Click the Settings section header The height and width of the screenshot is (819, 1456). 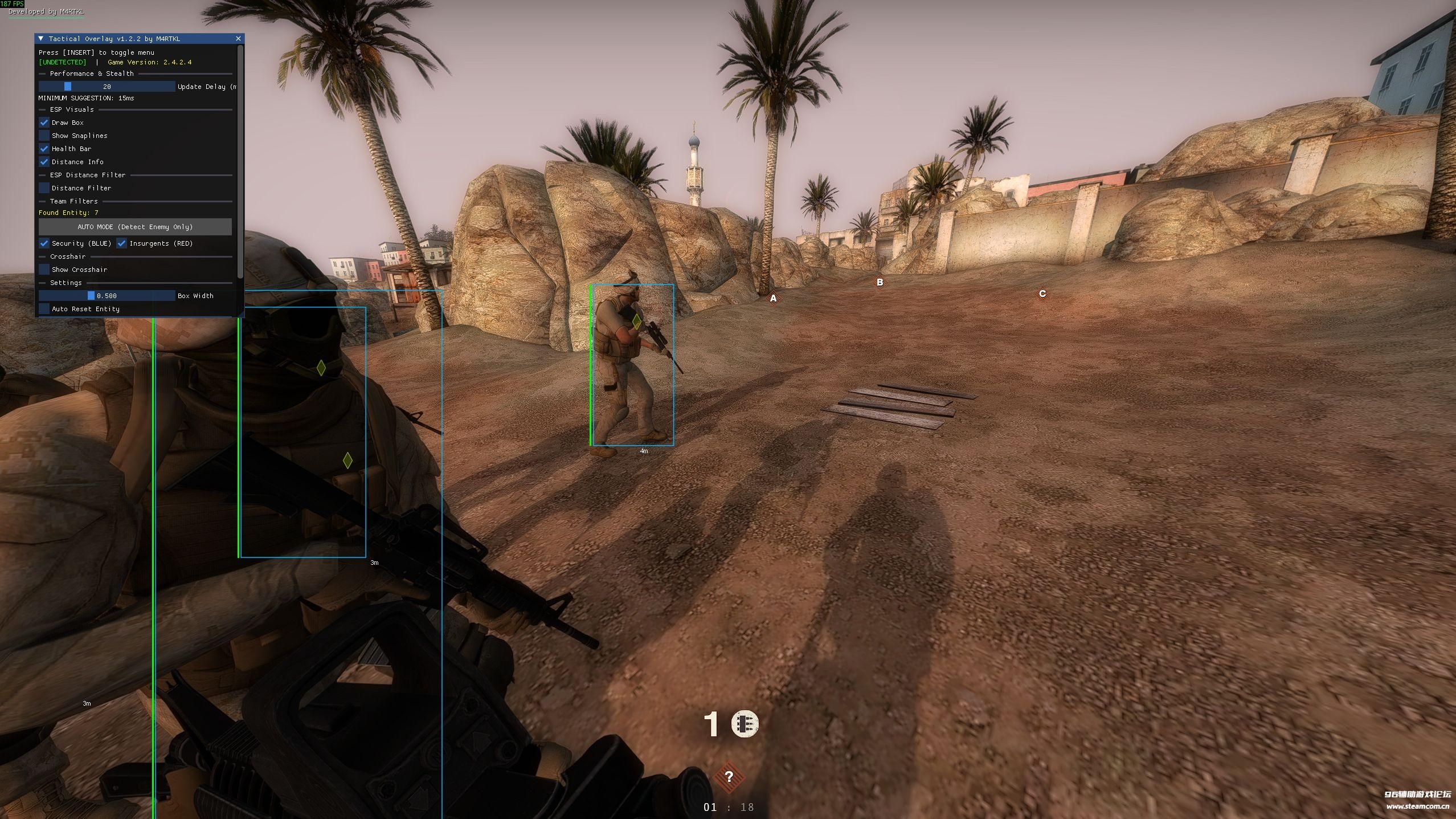66,283
